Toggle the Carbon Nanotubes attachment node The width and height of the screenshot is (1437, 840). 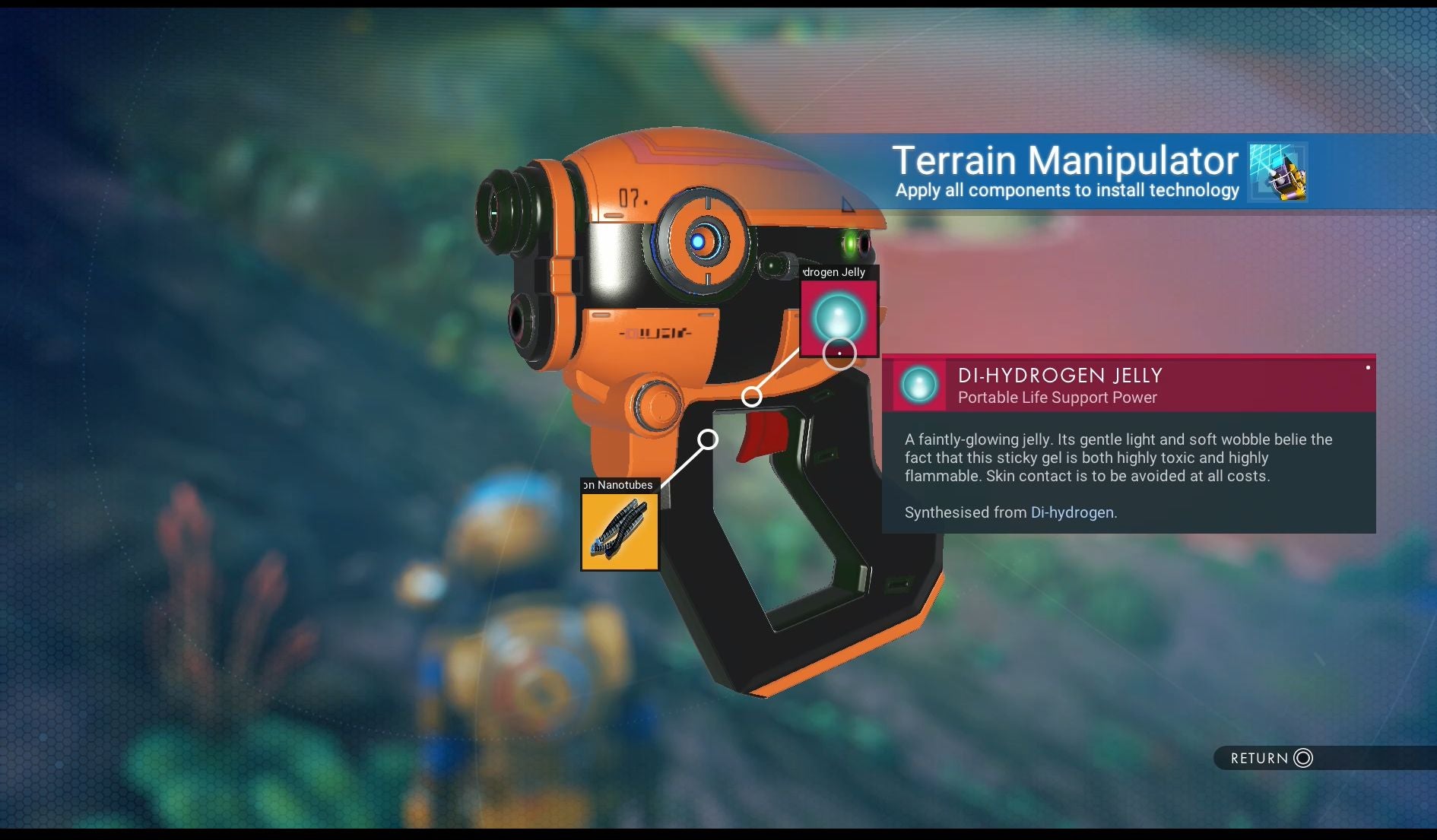pos(709,438)
